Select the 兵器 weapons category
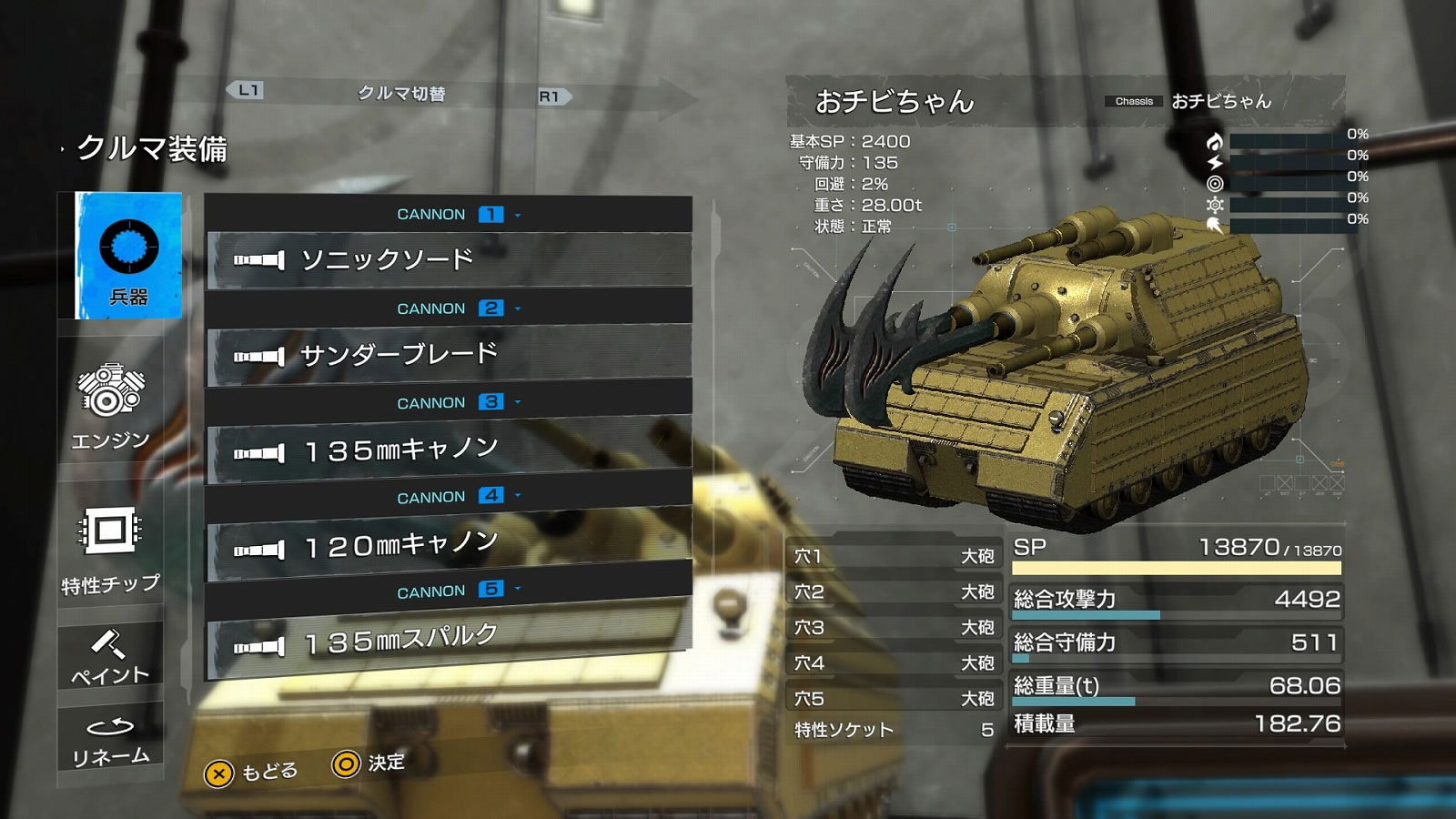Screen dimensions: 1456x819 point(128,256)
